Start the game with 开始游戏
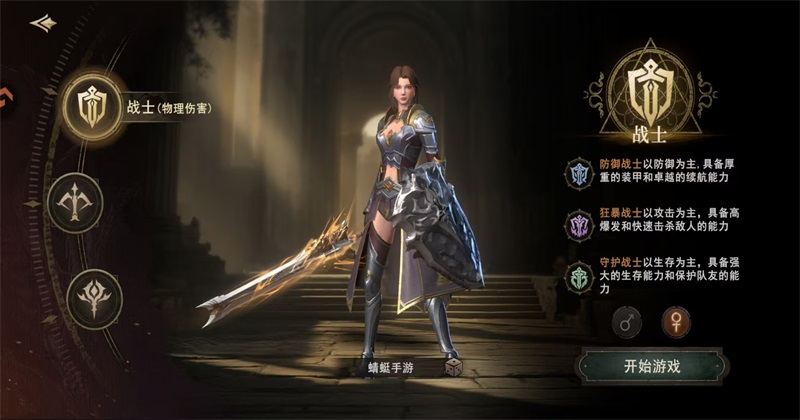This screenshot has width=800, height=420. (651, 365)
